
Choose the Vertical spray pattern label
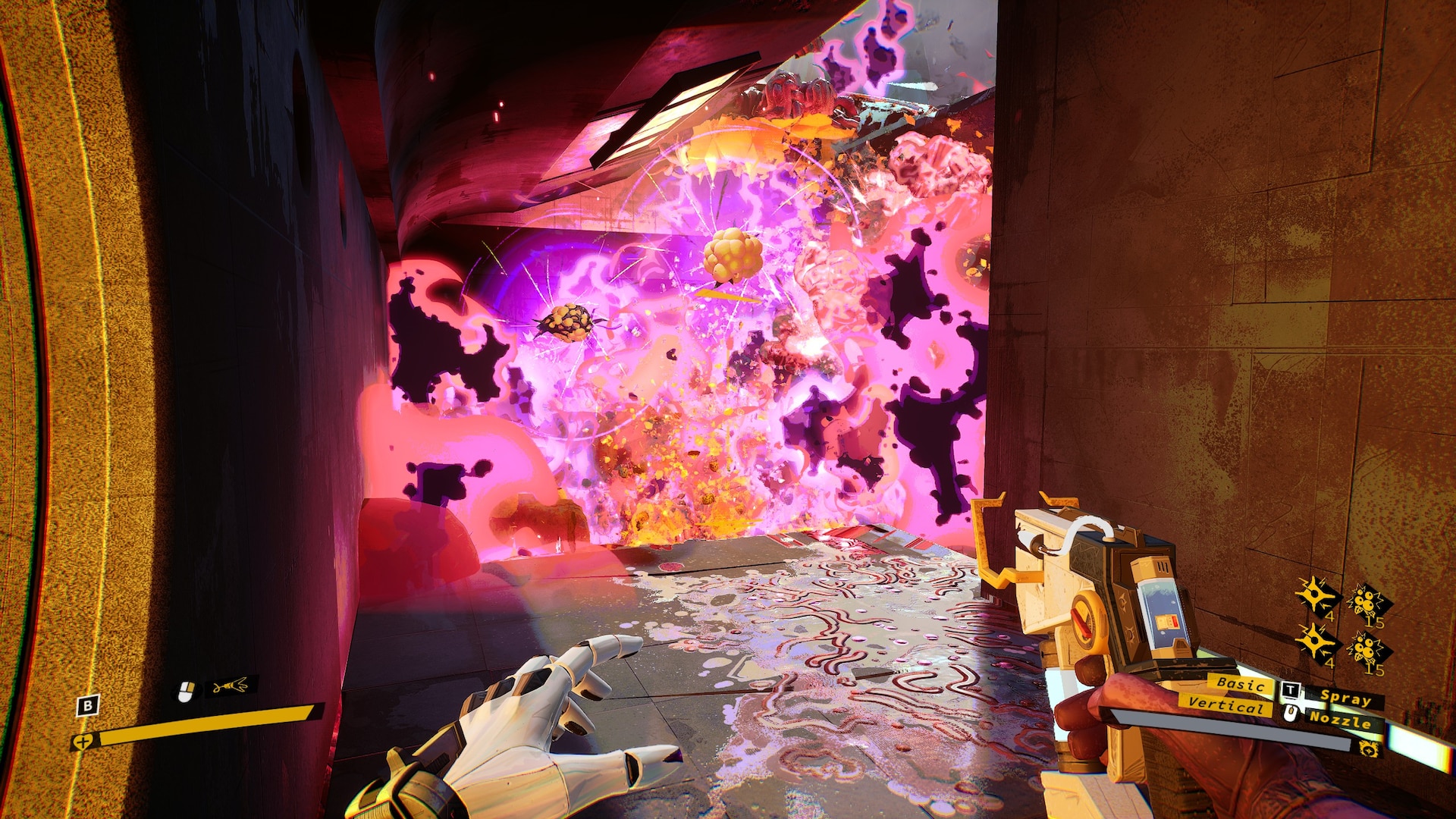[x=1225, y=705]
